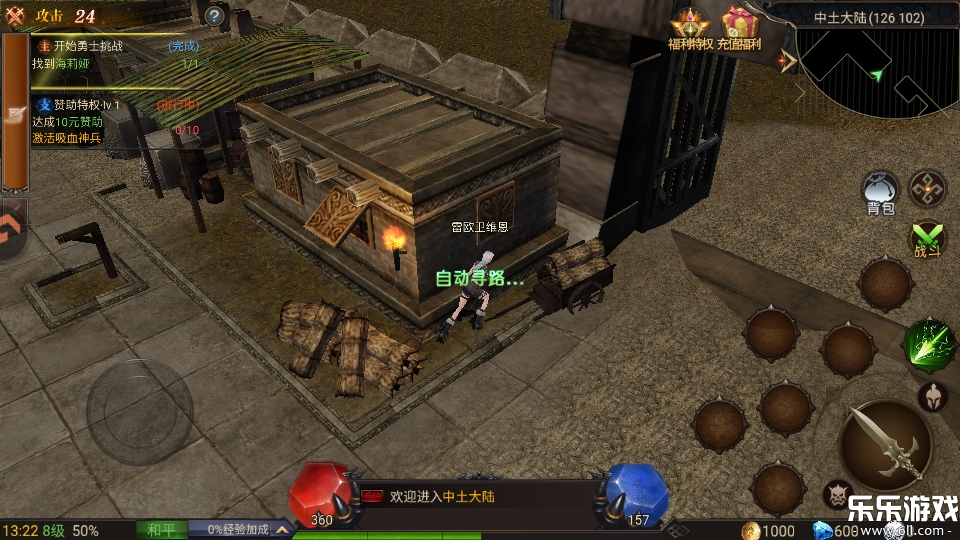Viewport: 960px width, 540px height.
Task: Open the 背包 backpack
Action: pyautogui.click(x=881, y=189)
